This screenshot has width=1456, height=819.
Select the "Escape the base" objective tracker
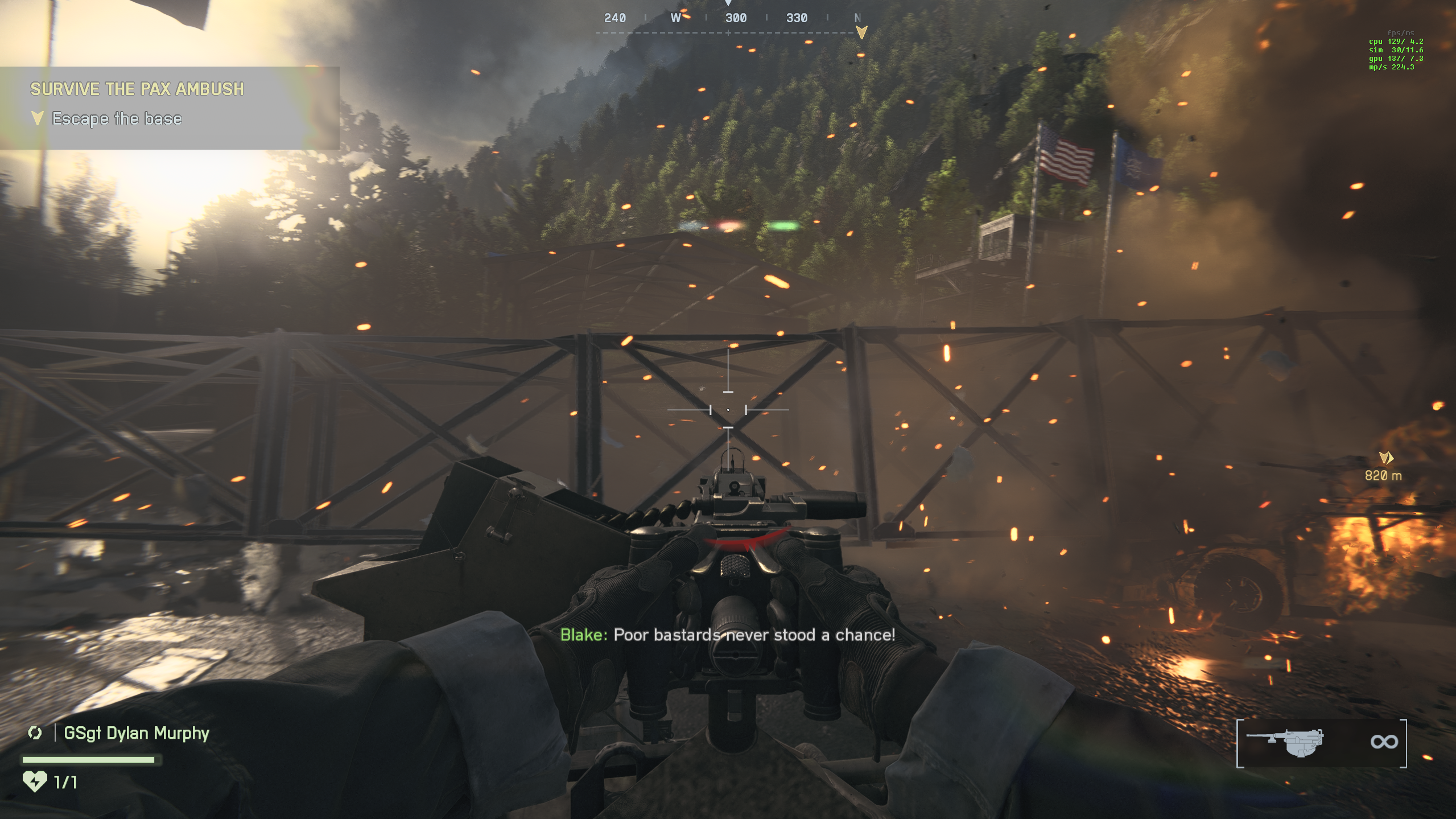tap(117, 118)
